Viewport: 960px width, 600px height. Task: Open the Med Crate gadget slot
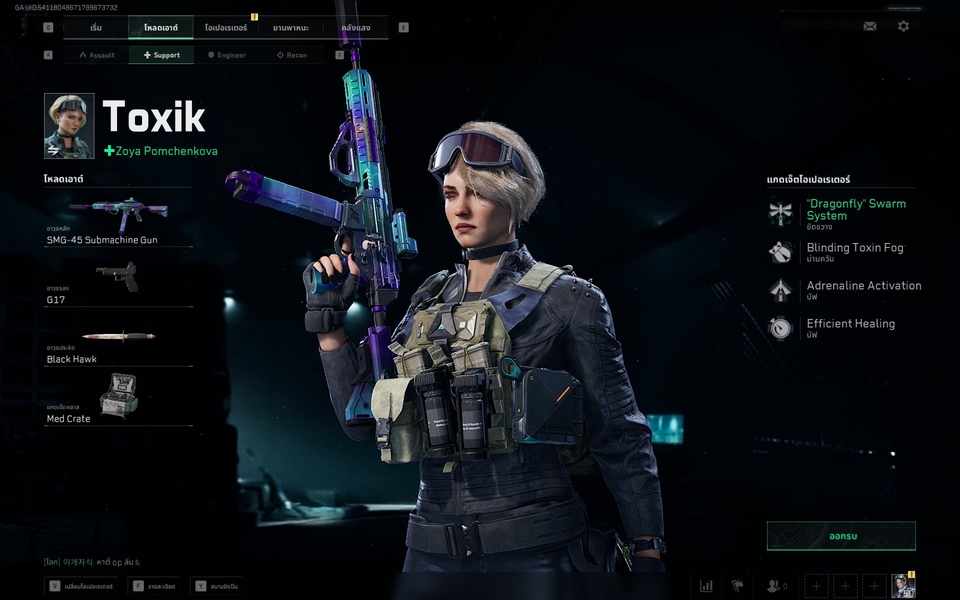(x=118, y=399)
